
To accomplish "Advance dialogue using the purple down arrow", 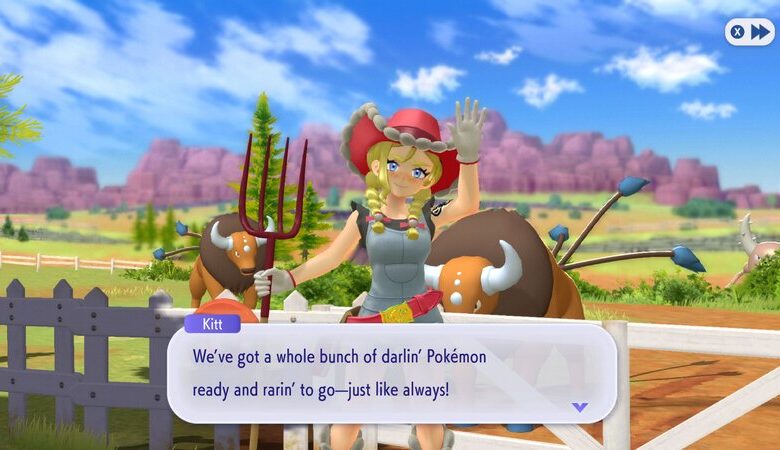I will (x=579, y=407).
